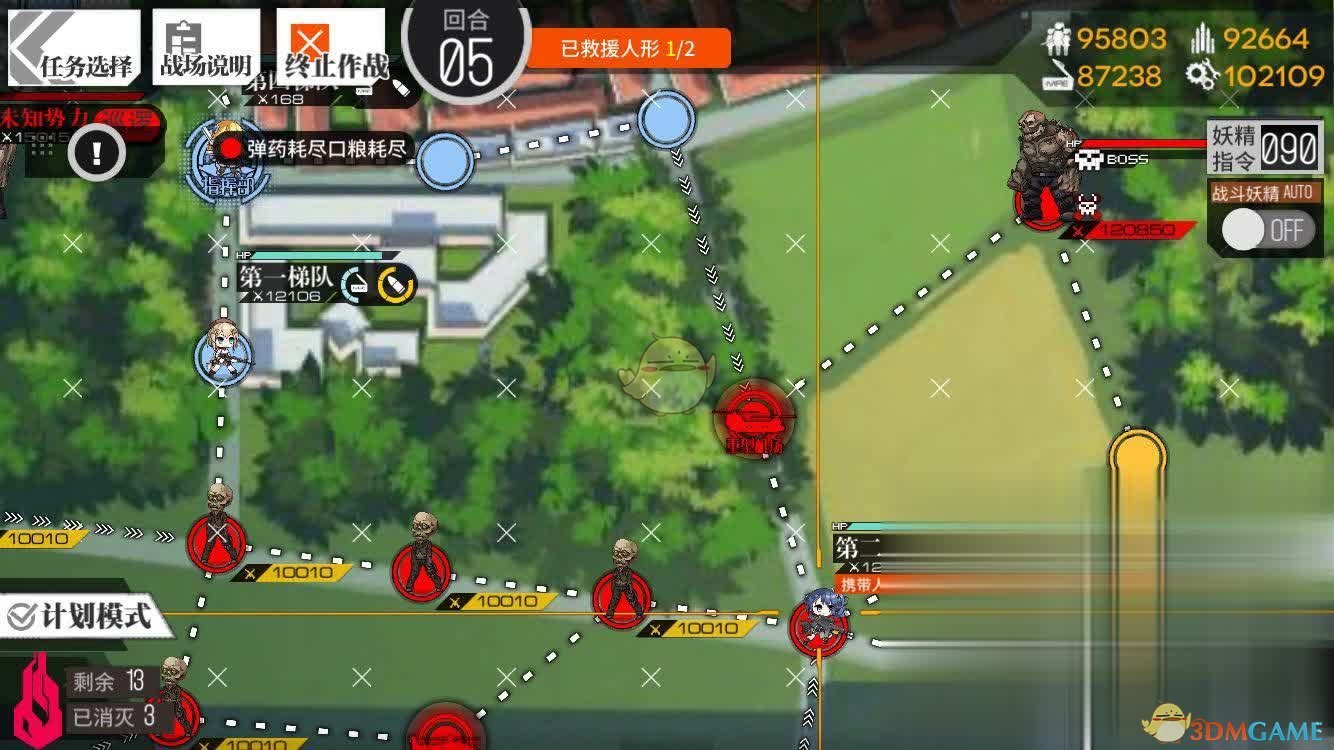
Task: Click the 已救援人形 1/2 rescue banner
Action: pyautogui.click(x=628, y=46)
